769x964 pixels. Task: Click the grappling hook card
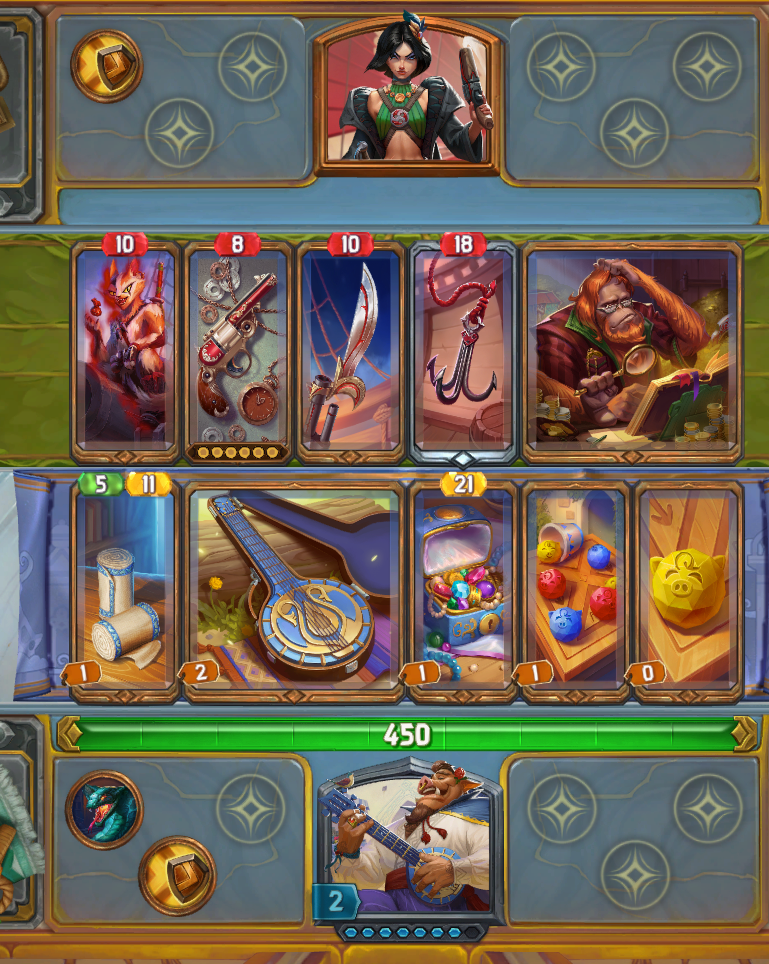[x=462, y=350]
